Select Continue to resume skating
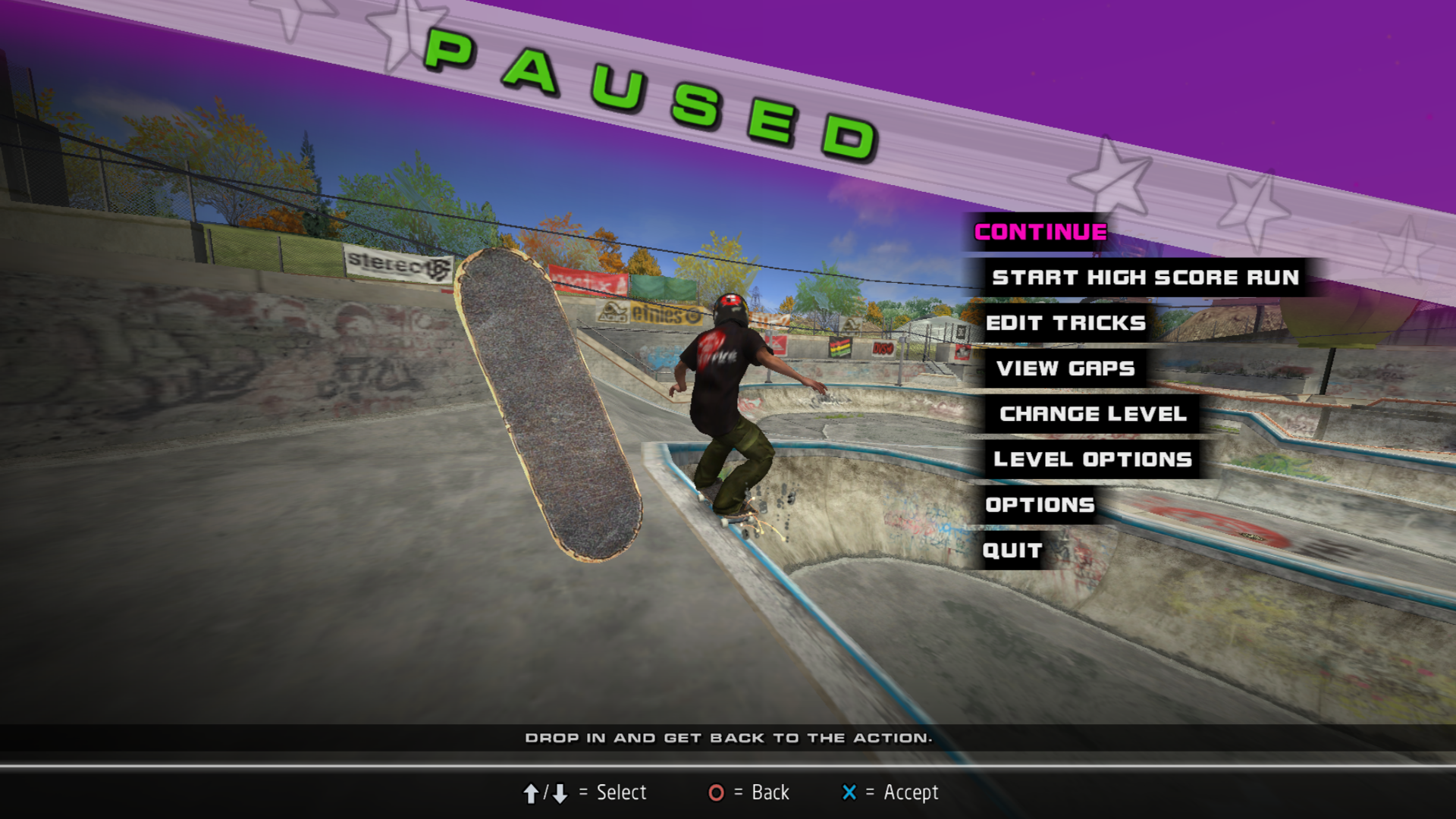The height and width of the screenshot is (819, 1456). click(x=1040, y=232)
